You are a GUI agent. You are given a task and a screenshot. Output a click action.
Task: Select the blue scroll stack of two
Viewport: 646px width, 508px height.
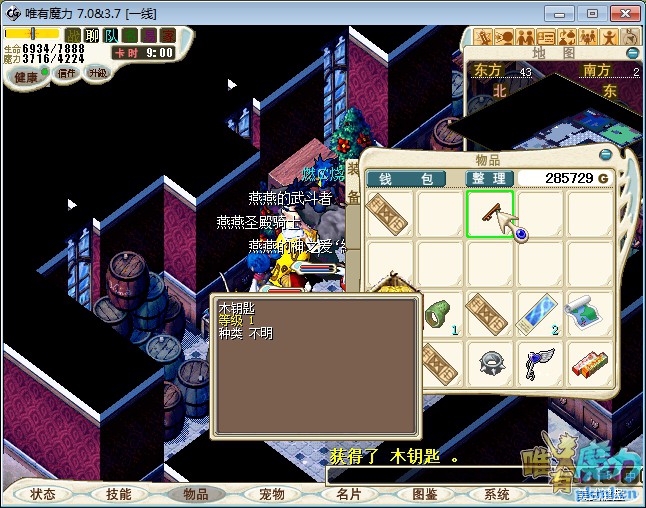(540, 314)
